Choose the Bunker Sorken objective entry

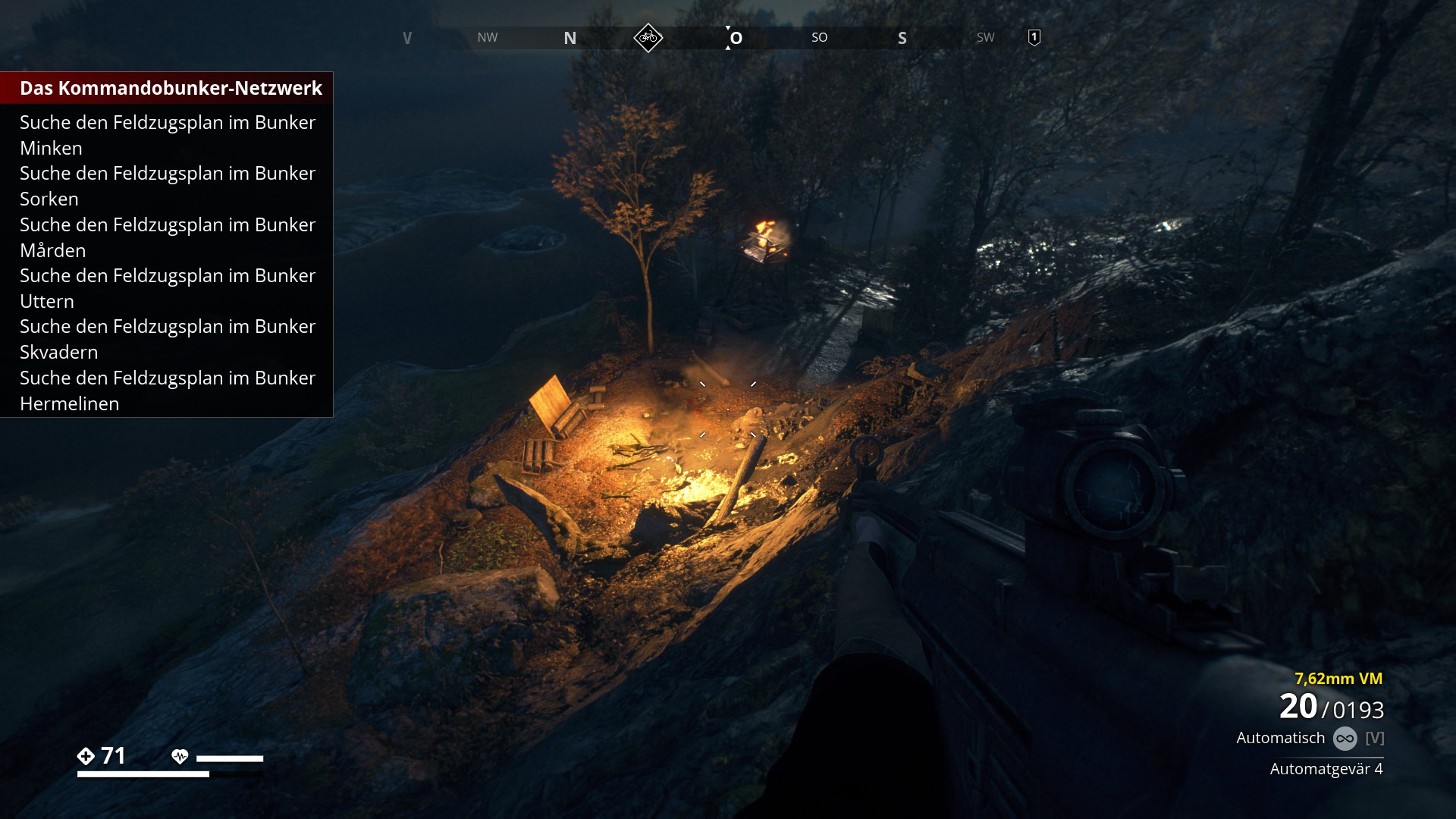tap(167, 186)
